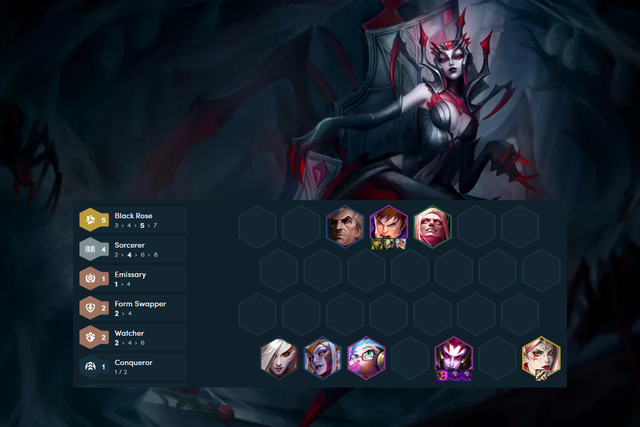Screen dimensions: 640x427
Task: Select the Black Rose trait row
Action: pos(132,220)
